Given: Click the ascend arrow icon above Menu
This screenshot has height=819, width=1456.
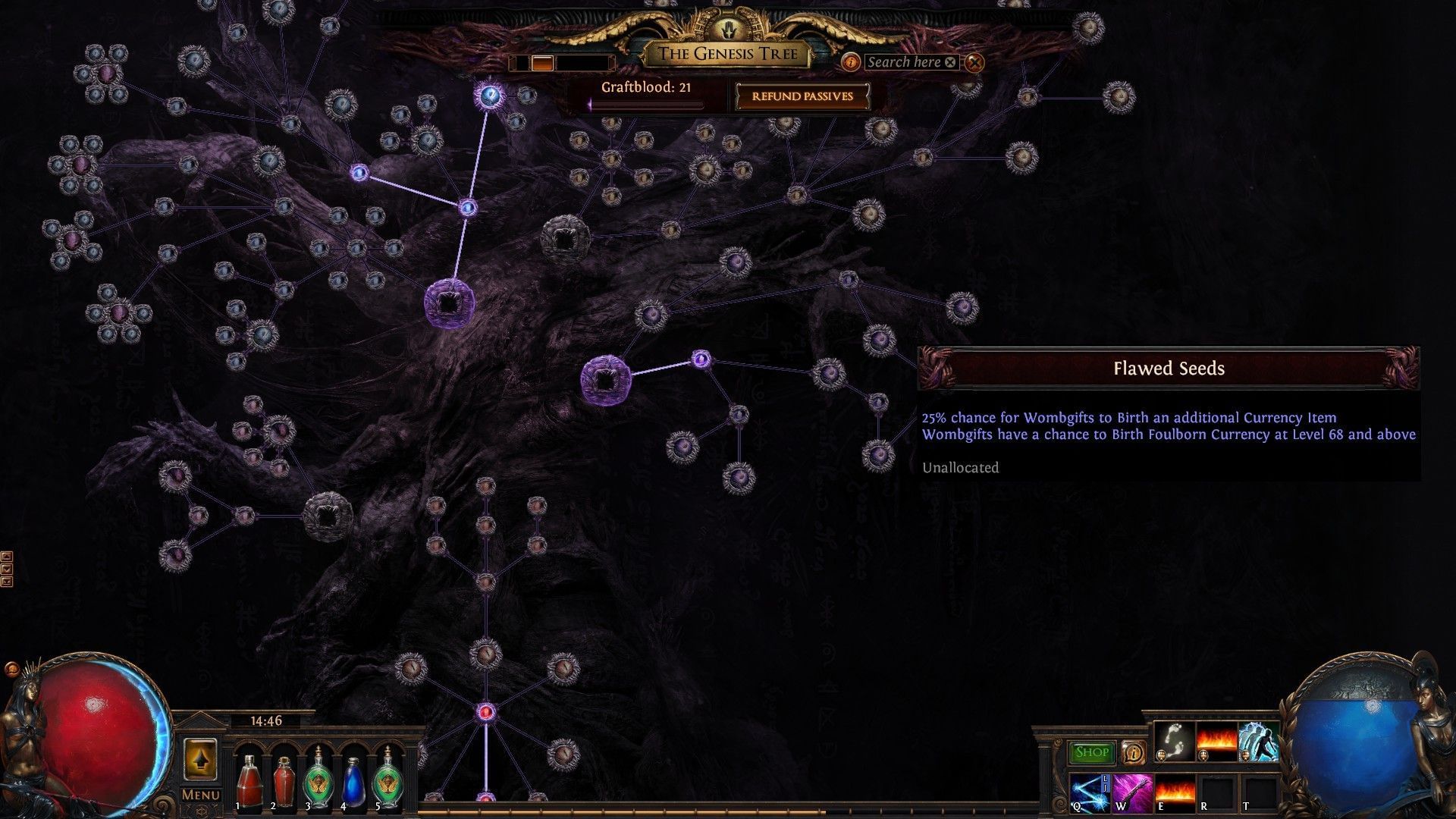Looking at the screenshot, I should point(202,761).
